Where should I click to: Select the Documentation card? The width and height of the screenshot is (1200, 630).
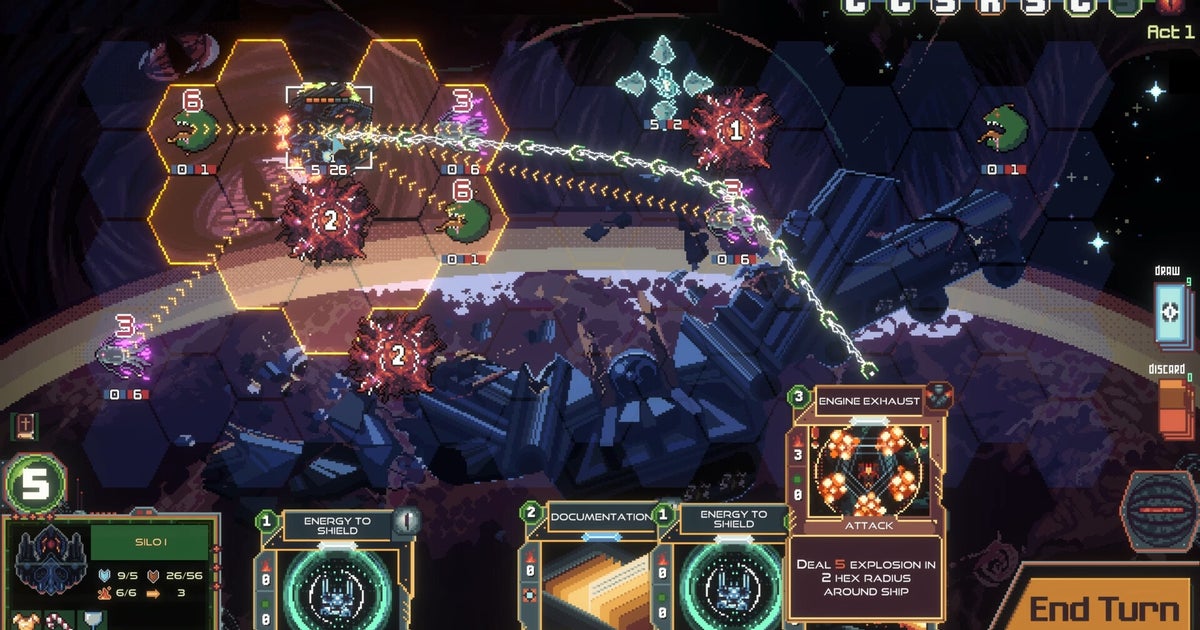click(588, 570)
